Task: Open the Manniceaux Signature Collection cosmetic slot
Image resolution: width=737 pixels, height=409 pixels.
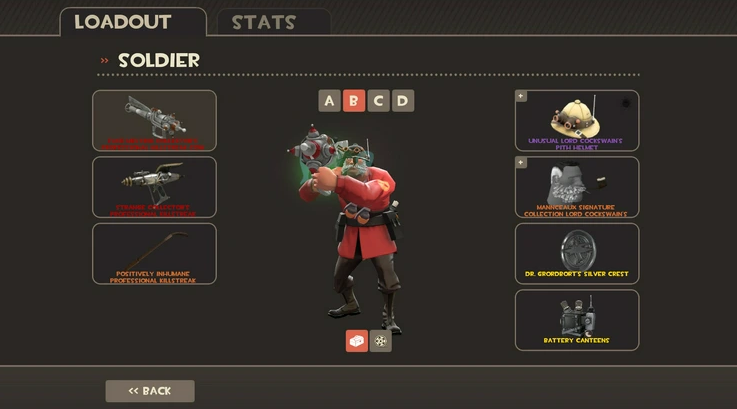Action: coord(577,187)
